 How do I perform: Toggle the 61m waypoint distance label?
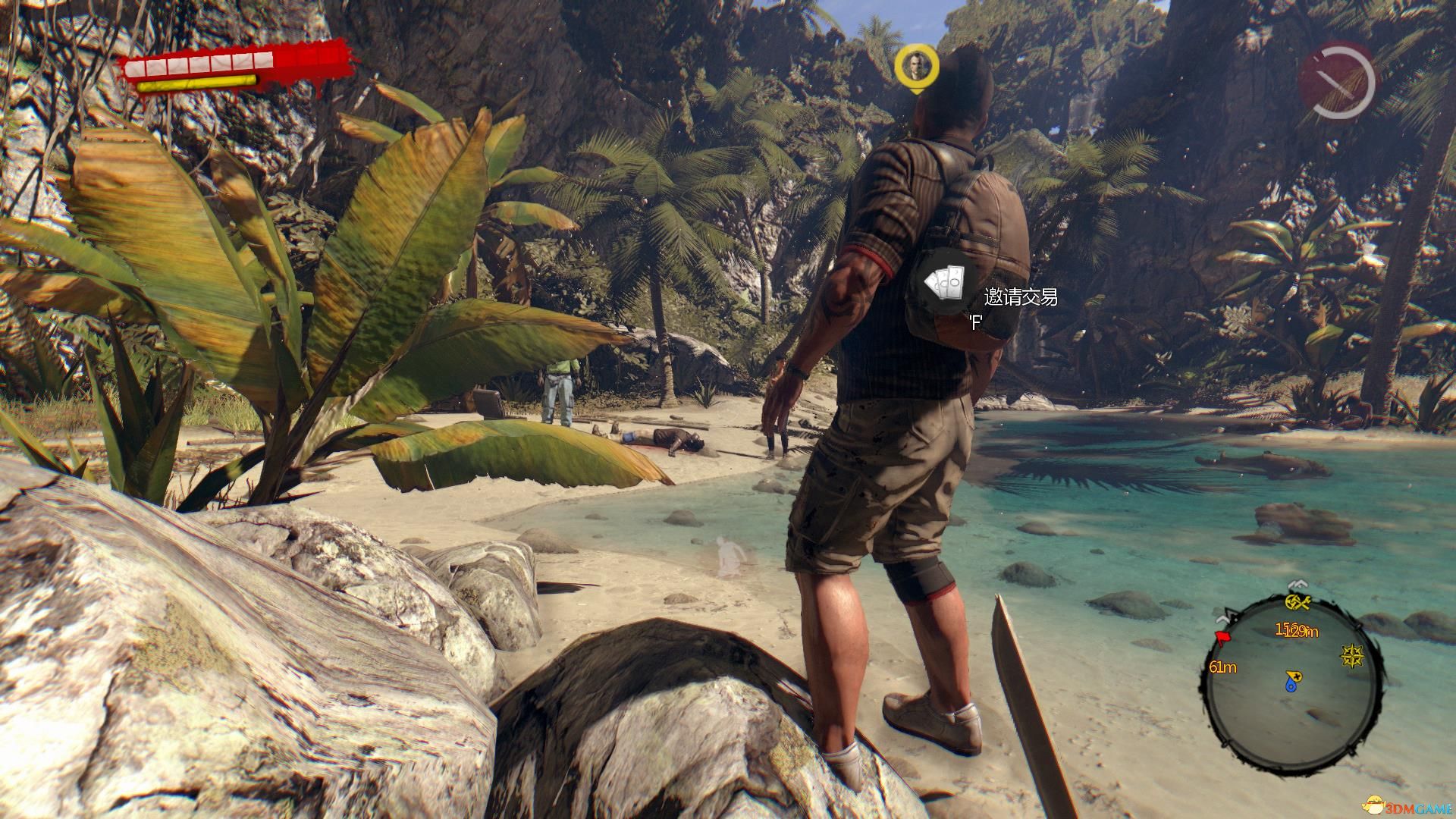point(1223,667)
